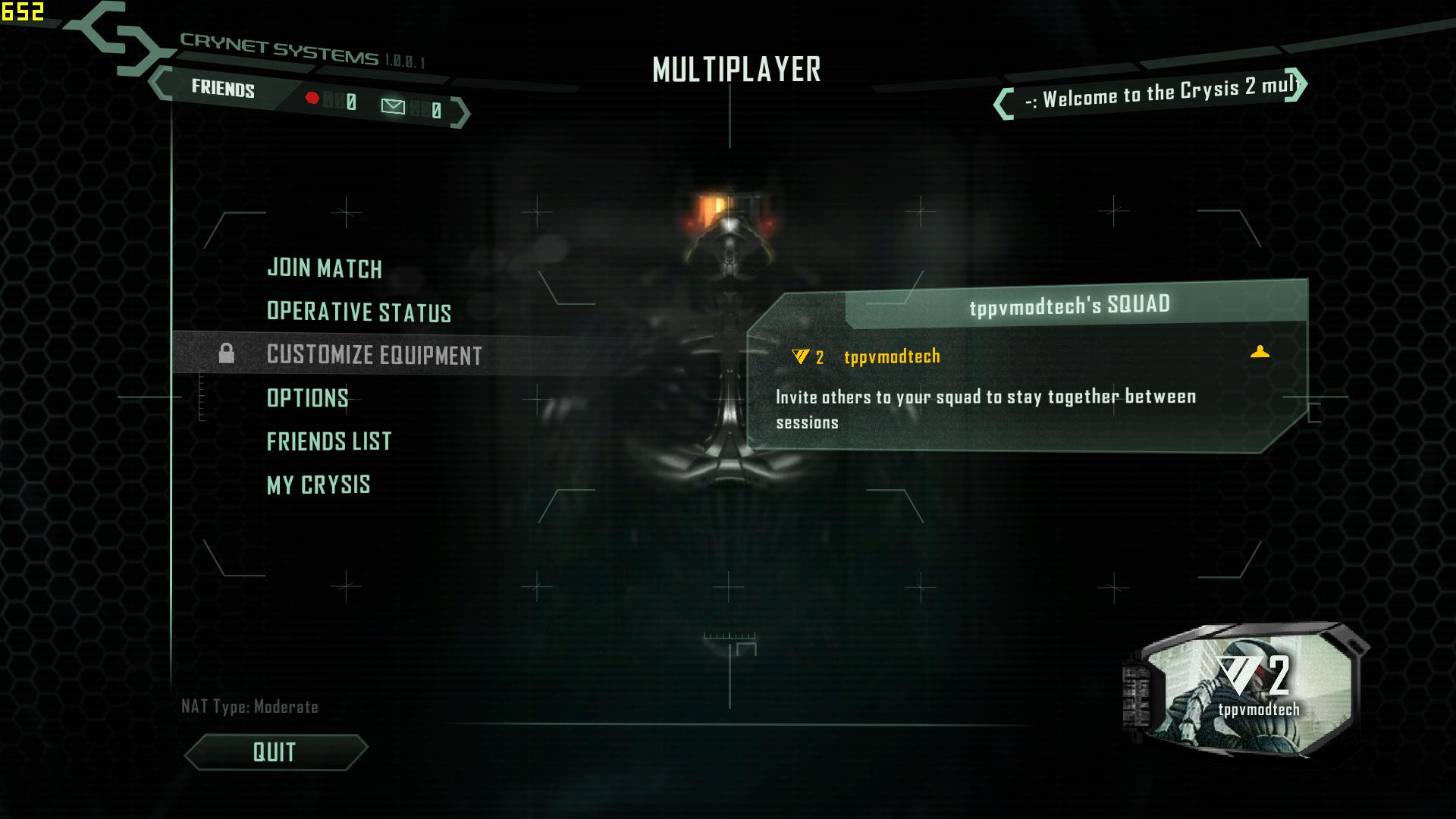
Task: Show the Friends List
Action: coord(328,441)
